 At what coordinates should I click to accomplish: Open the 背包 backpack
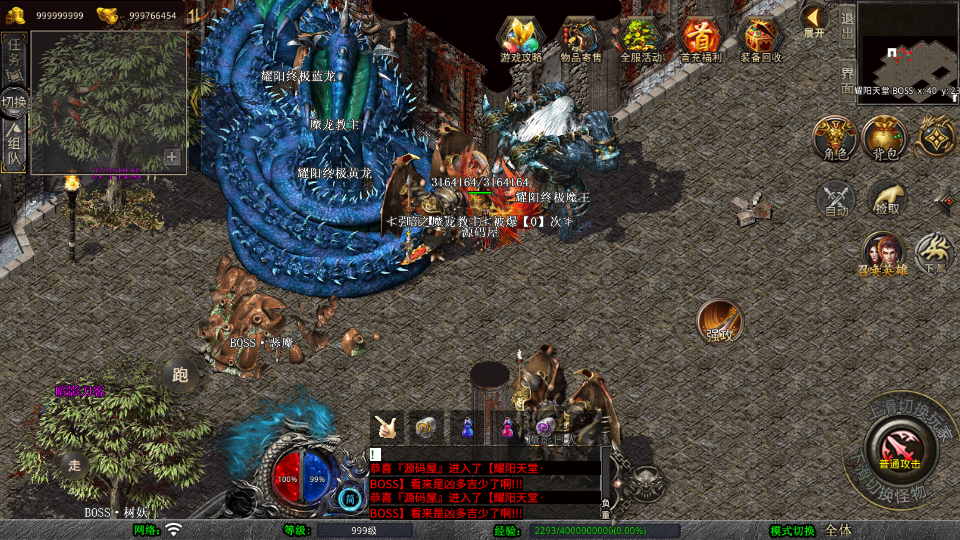(x=885, y=138)
